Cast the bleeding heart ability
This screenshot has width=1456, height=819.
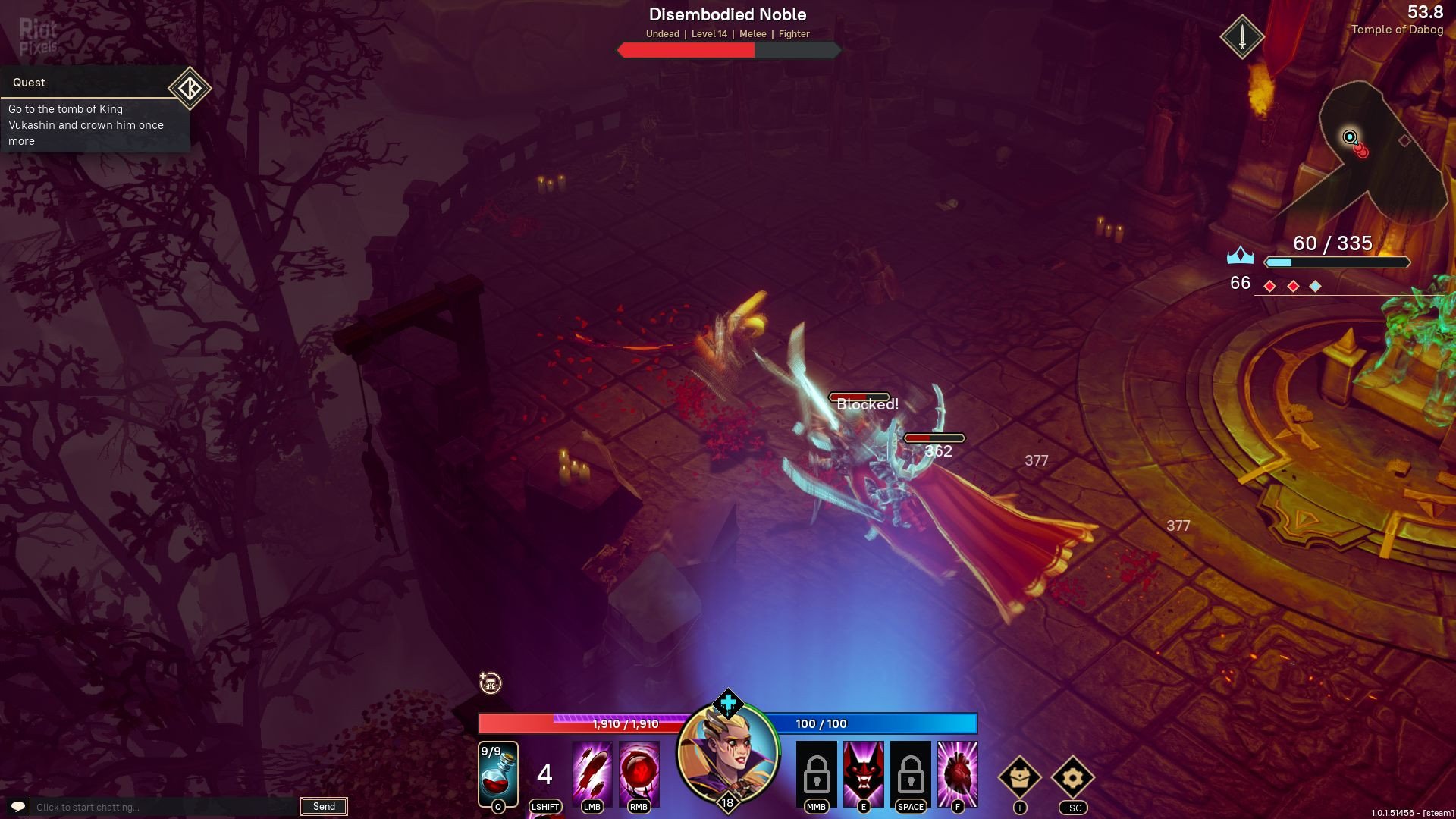[x=957, y=774]
